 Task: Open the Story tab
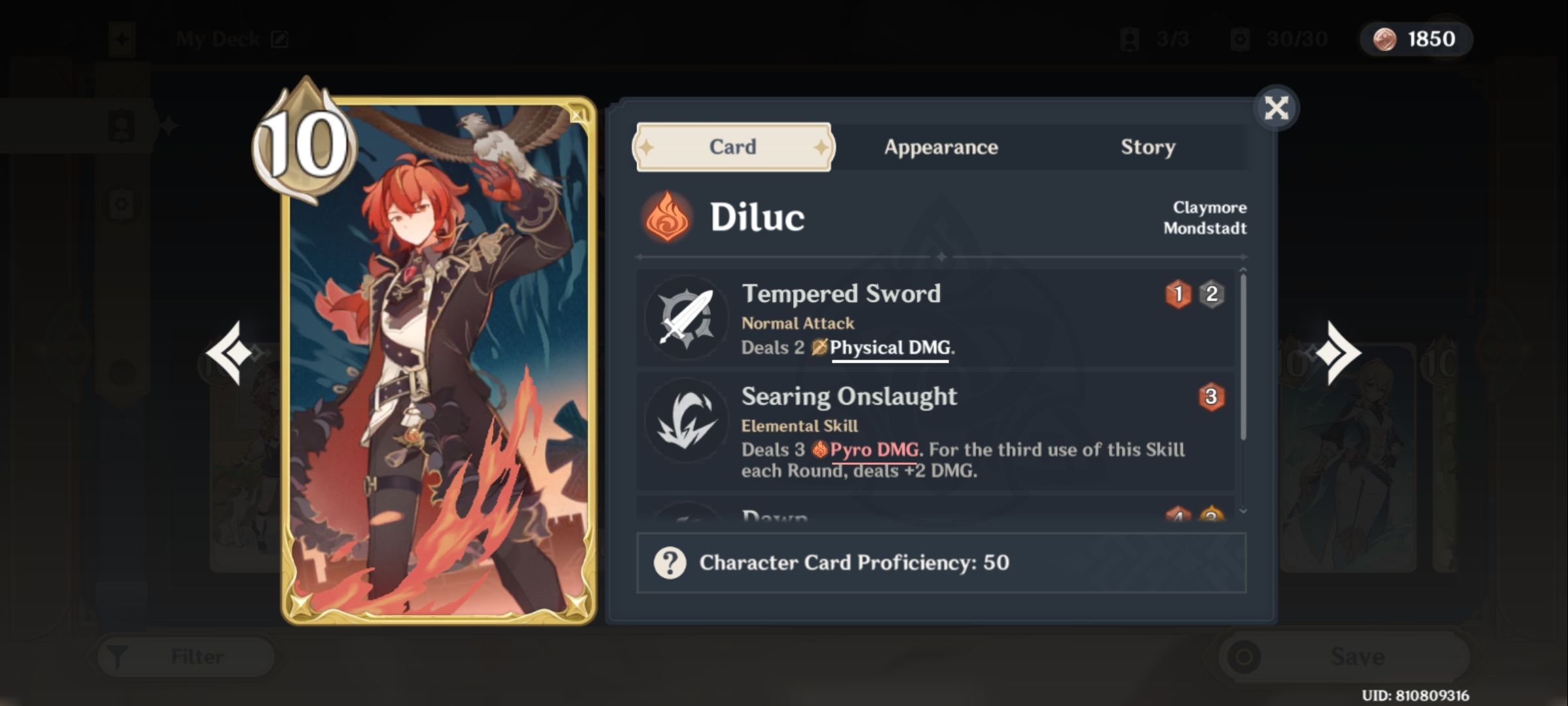pyautogui.click(x=1147, y=148)
